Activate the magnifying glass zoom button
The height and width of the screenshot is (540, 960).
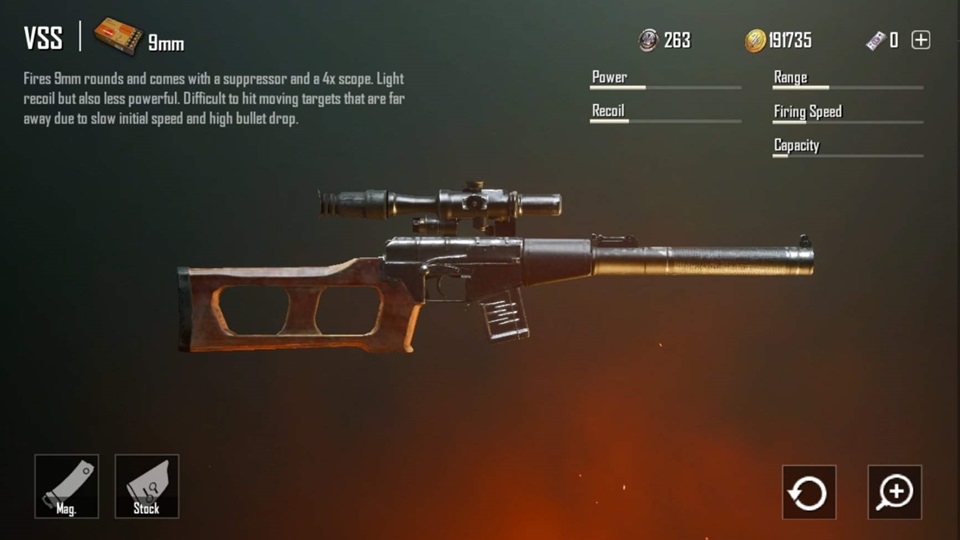[894, 492]
